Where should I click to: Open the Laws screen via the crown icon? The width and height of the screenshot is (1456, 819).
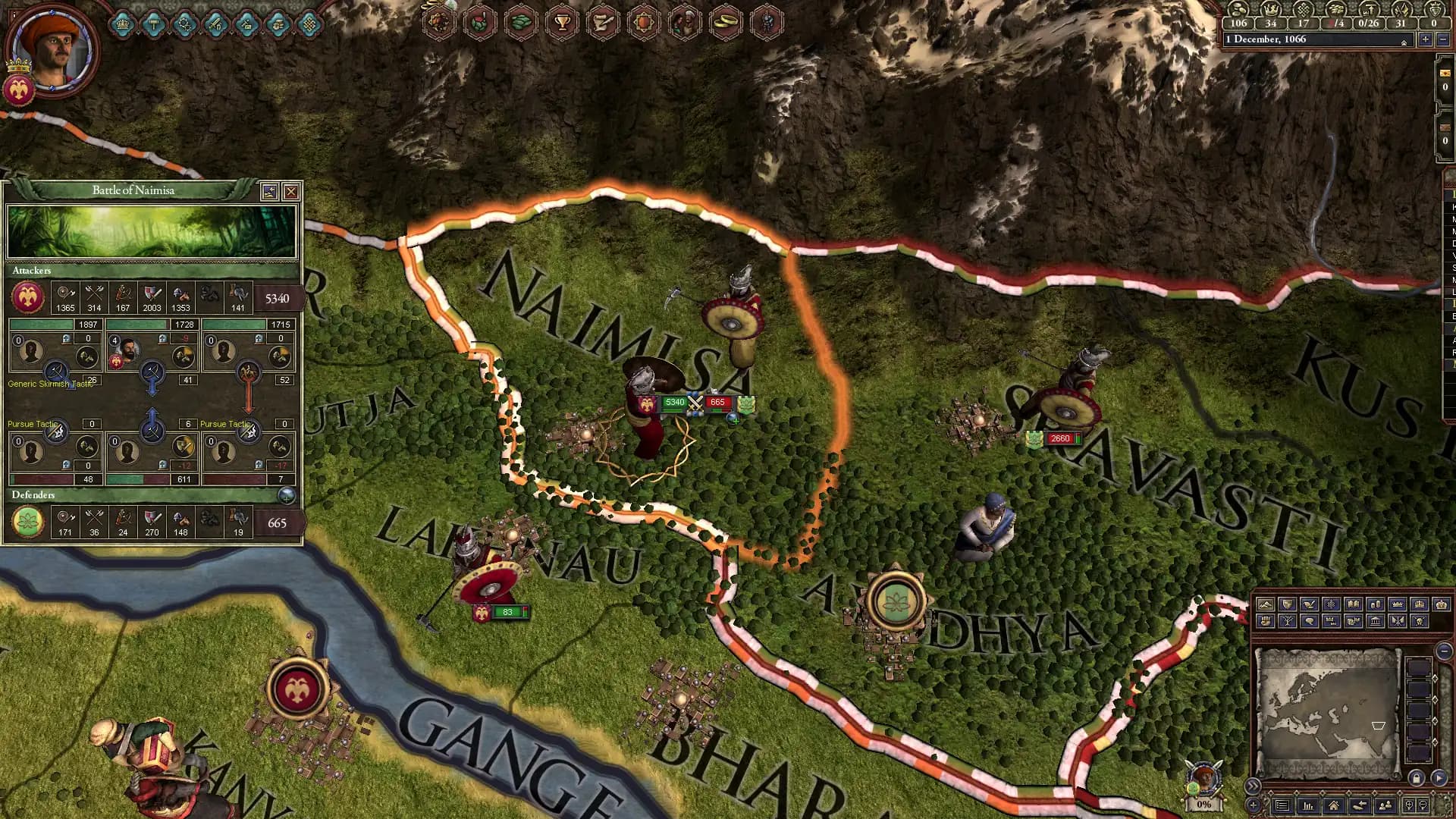(124, 24)
